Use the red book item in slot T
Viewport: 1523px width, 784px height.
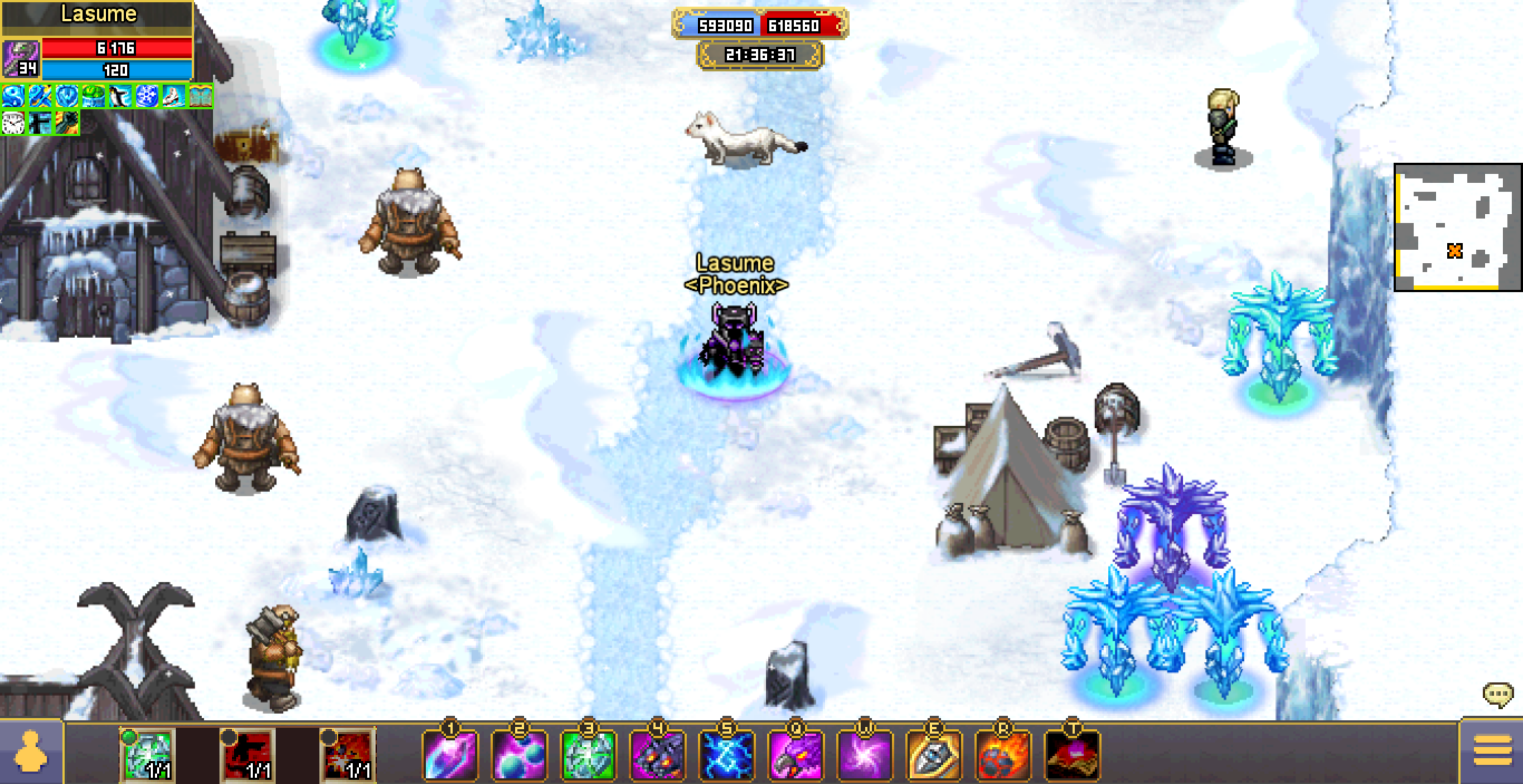1072,756
